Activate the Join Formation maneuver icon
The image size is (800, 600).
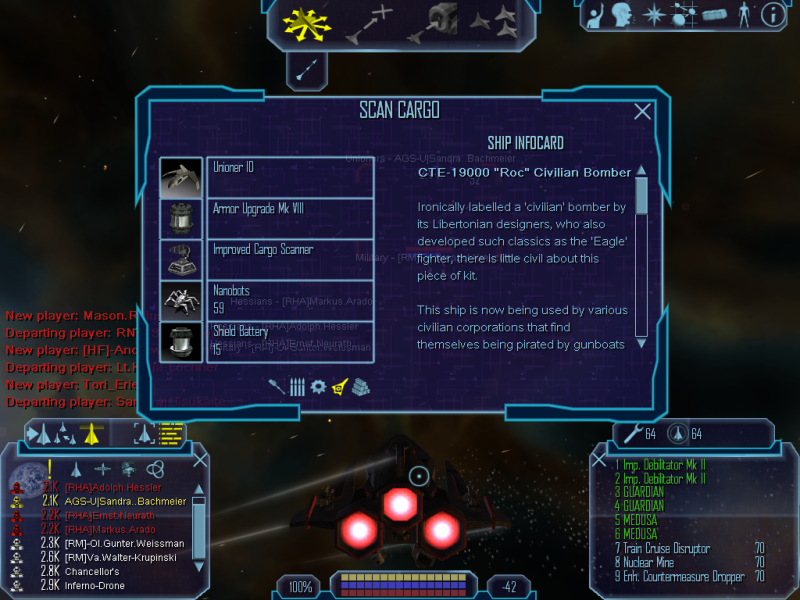pyautogui.click(x=493, y=19)
